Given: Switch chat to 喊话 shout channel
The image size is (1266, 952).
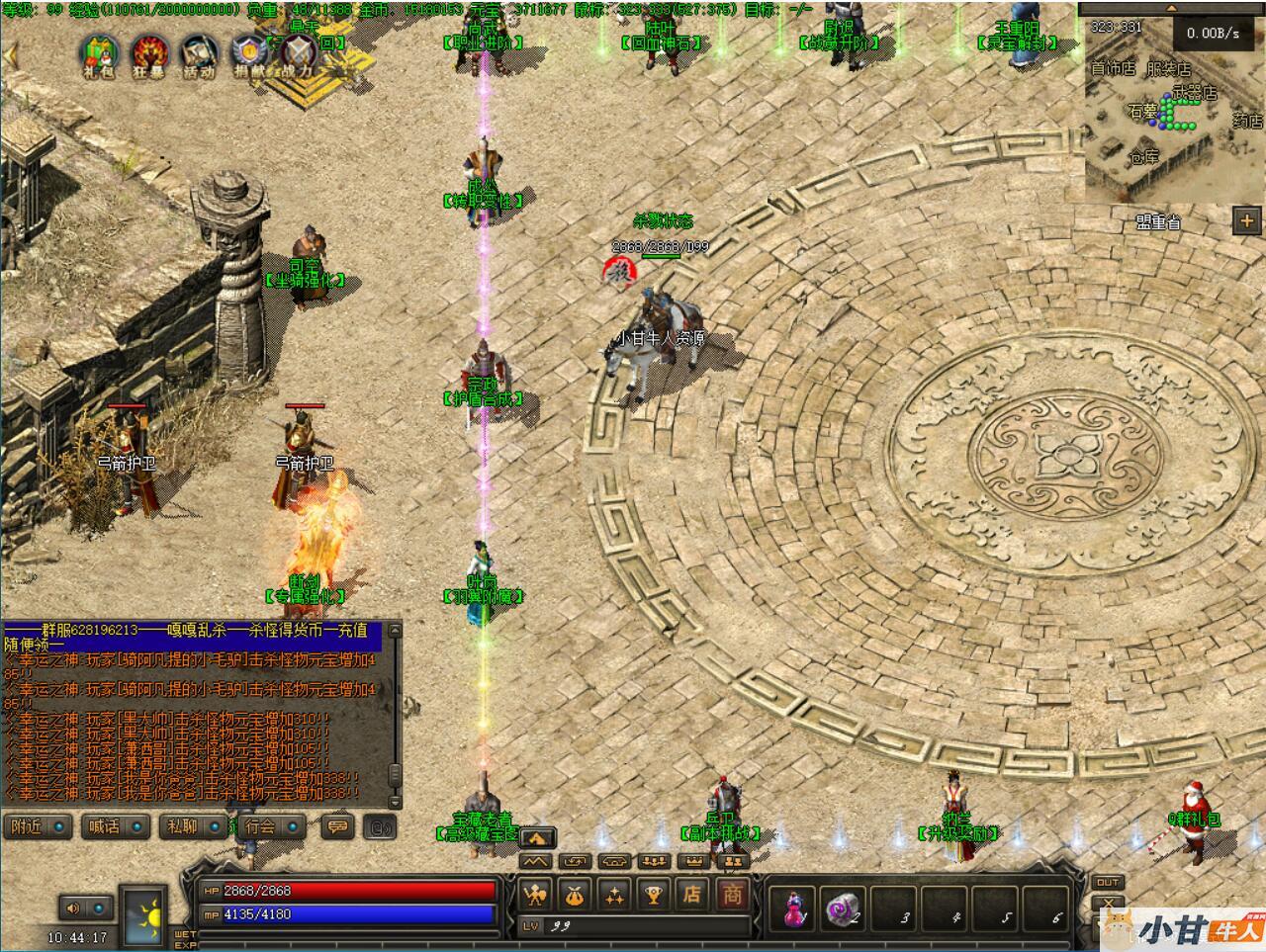Looking at the screenshot, I should pos(116,826).
